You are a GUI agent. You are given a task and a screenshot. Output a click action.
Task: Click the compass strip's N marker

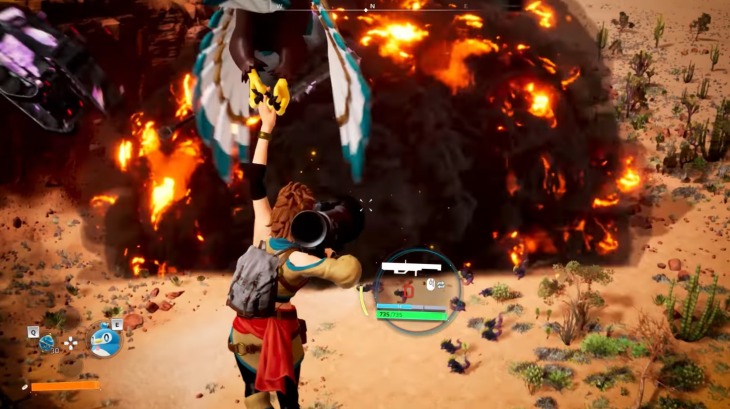[x=372, y=6]
